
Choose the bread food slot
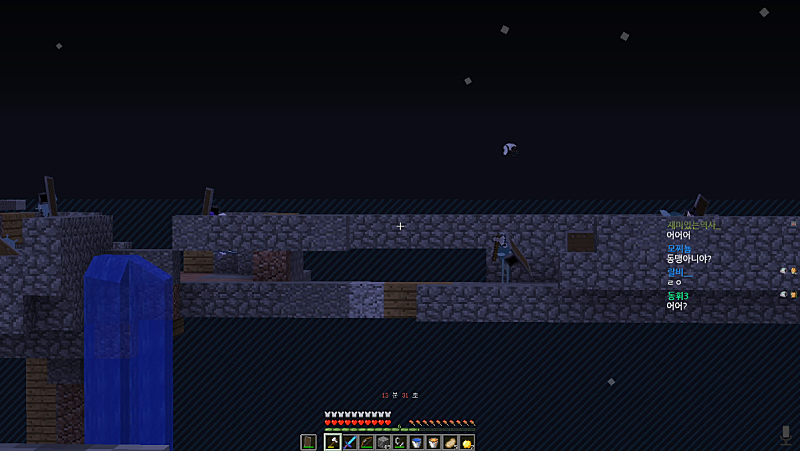click(x=450, y=442)
